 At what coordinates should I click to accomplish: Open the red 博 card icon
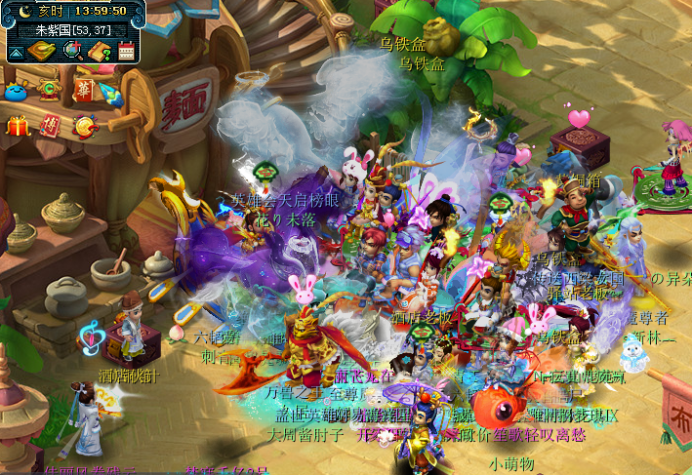(50, 125)
